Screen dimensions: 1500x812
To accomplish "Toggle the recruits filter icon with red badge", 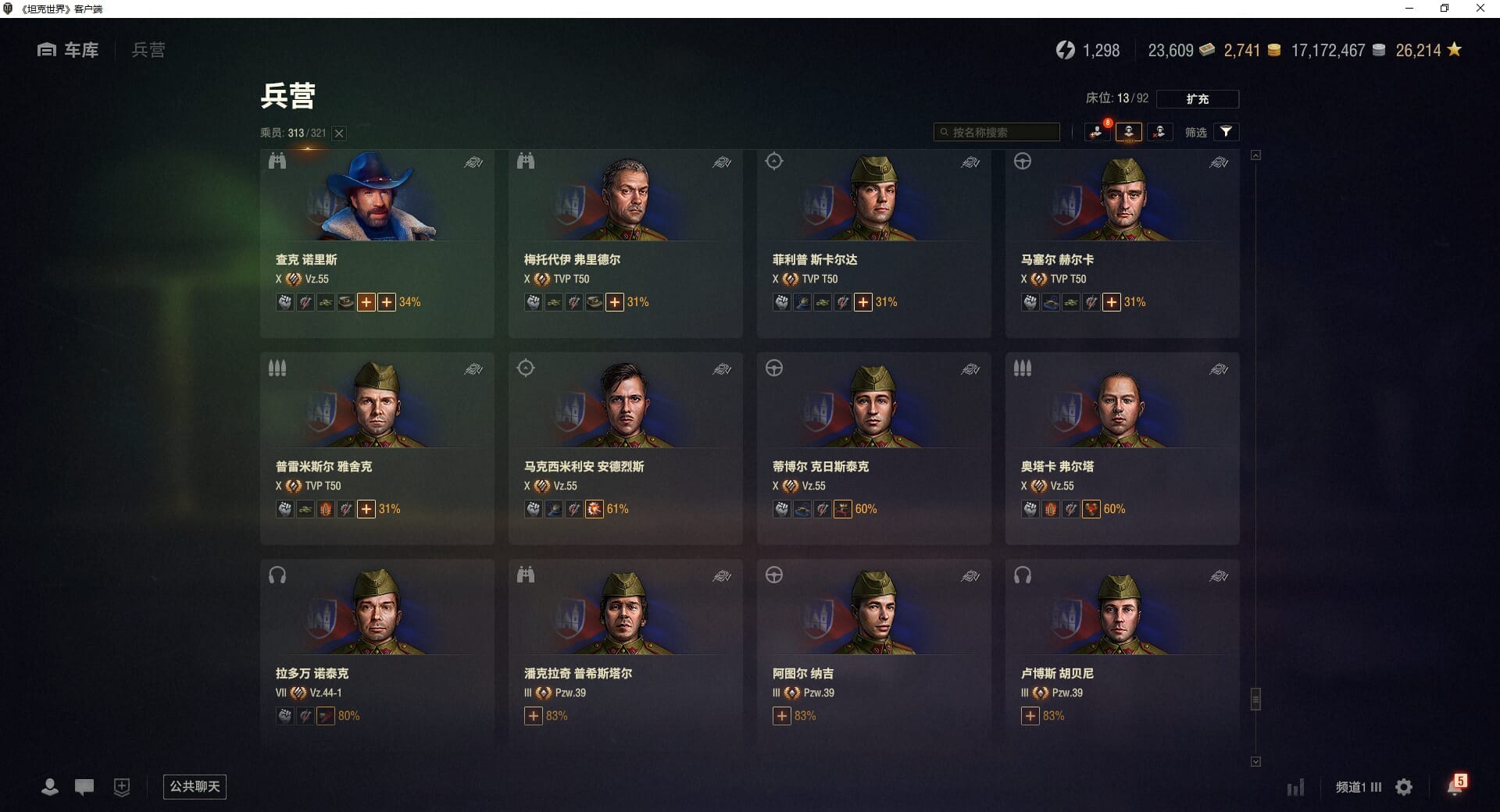I will tap(1097, 132).
